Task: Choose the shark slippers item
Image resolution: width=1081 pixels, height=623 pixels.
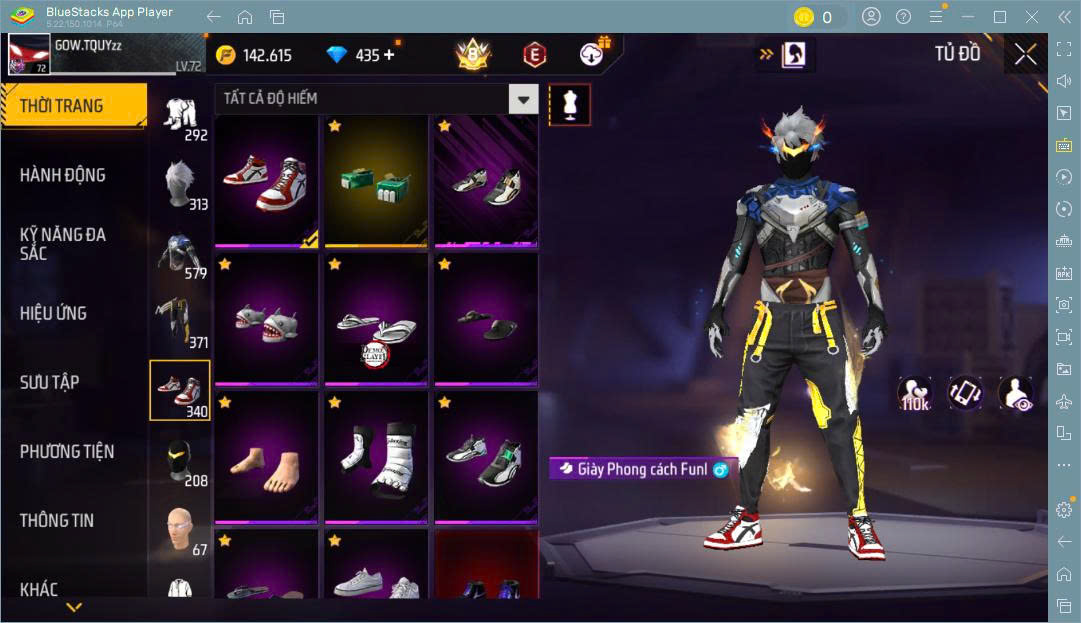Action: pyautogui.click(x=266, y=319)
